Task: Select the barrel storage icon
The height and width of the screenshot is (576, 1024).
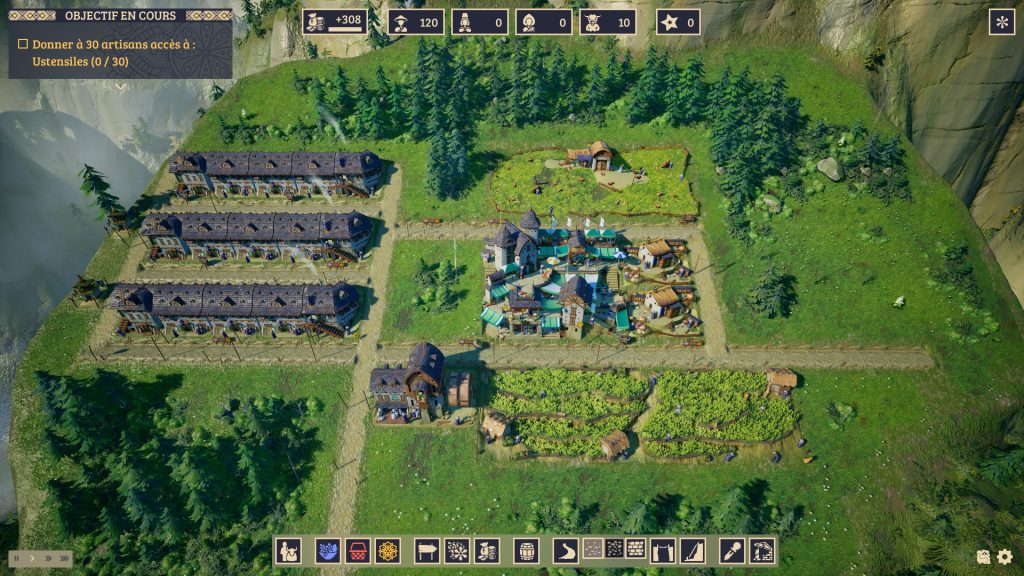Action: pyautogui.click(x=527, y=550)
